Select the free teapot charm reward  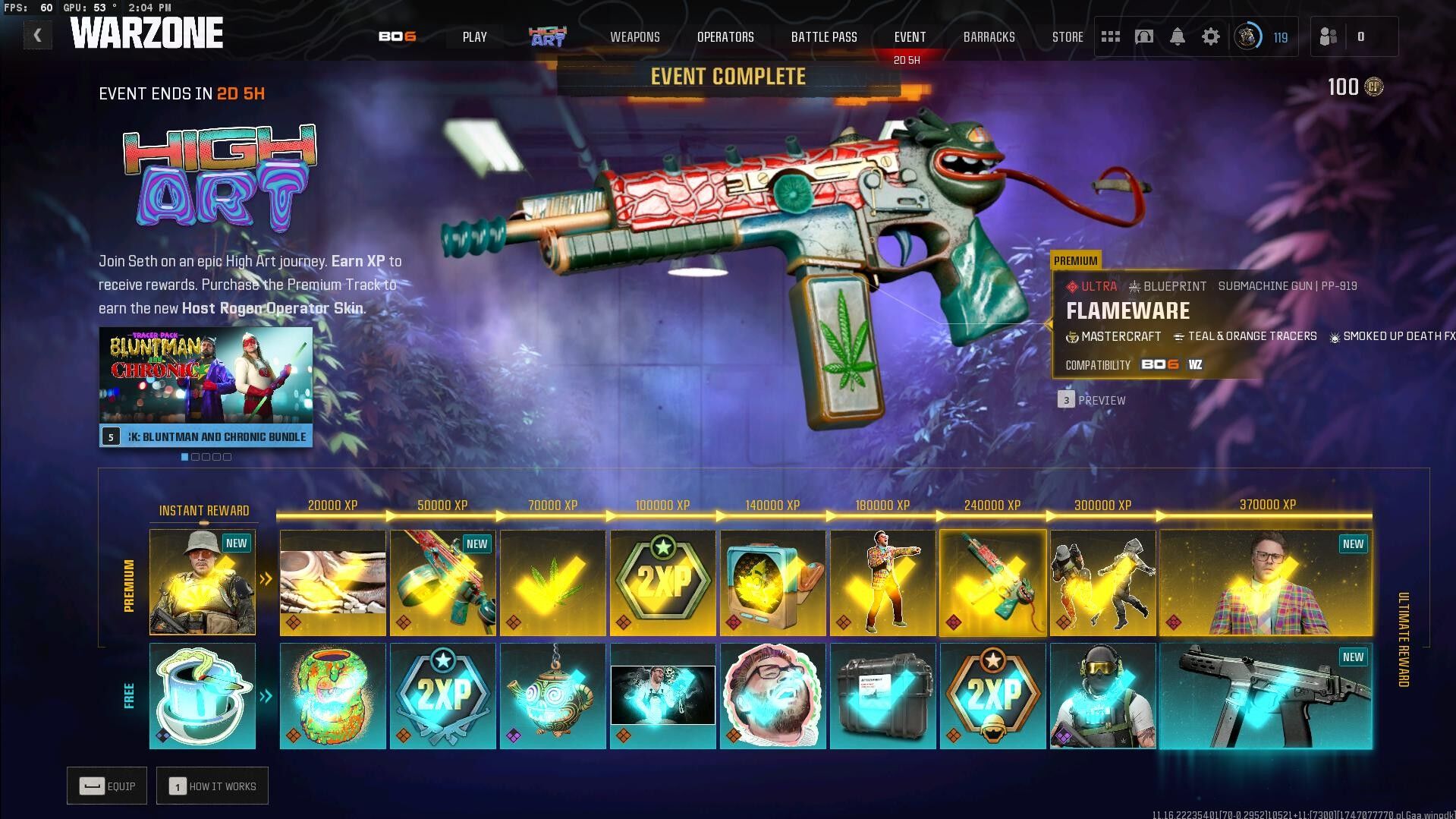pos(552,696)
